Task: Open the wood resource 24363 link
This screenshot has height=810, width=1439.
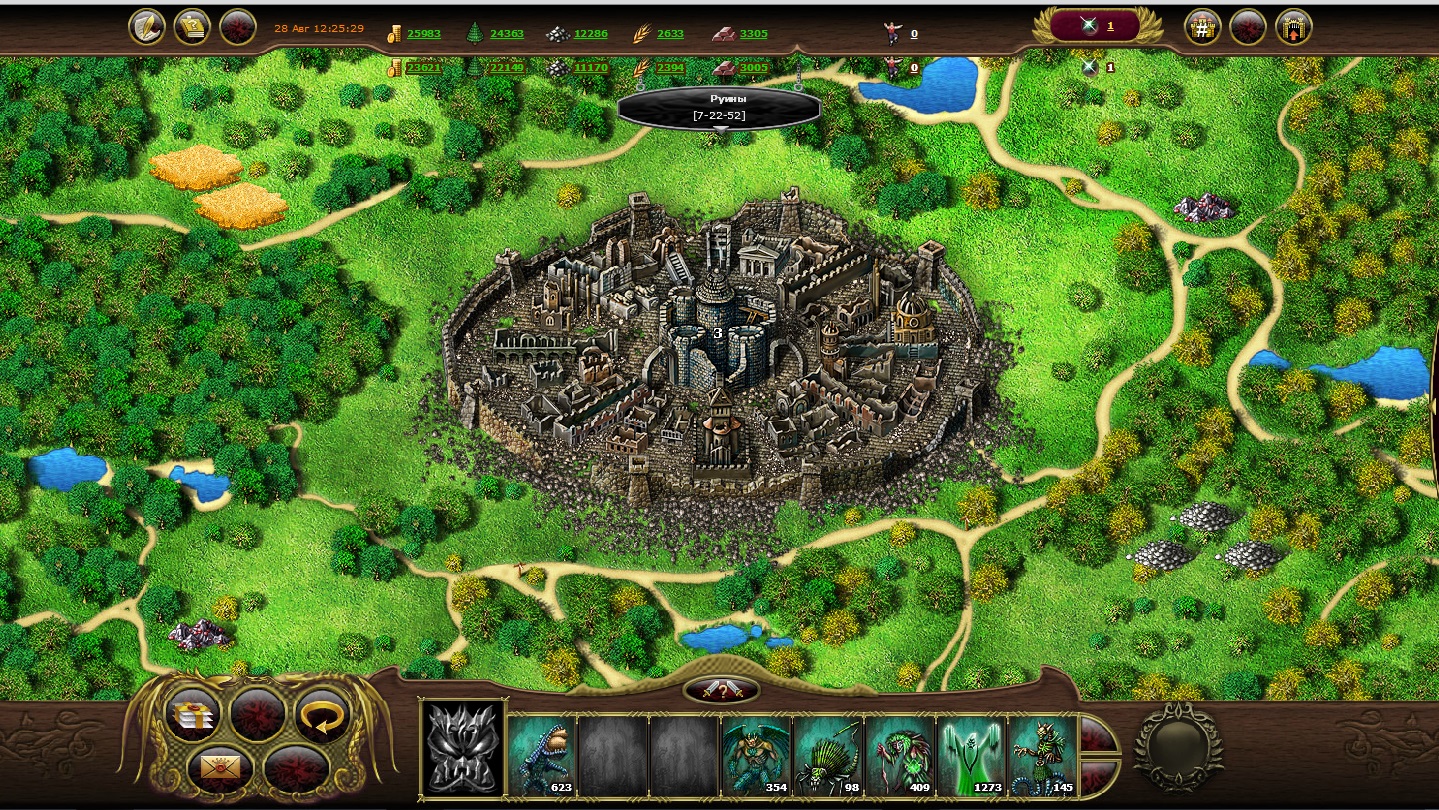Action: tap(507, 34)
